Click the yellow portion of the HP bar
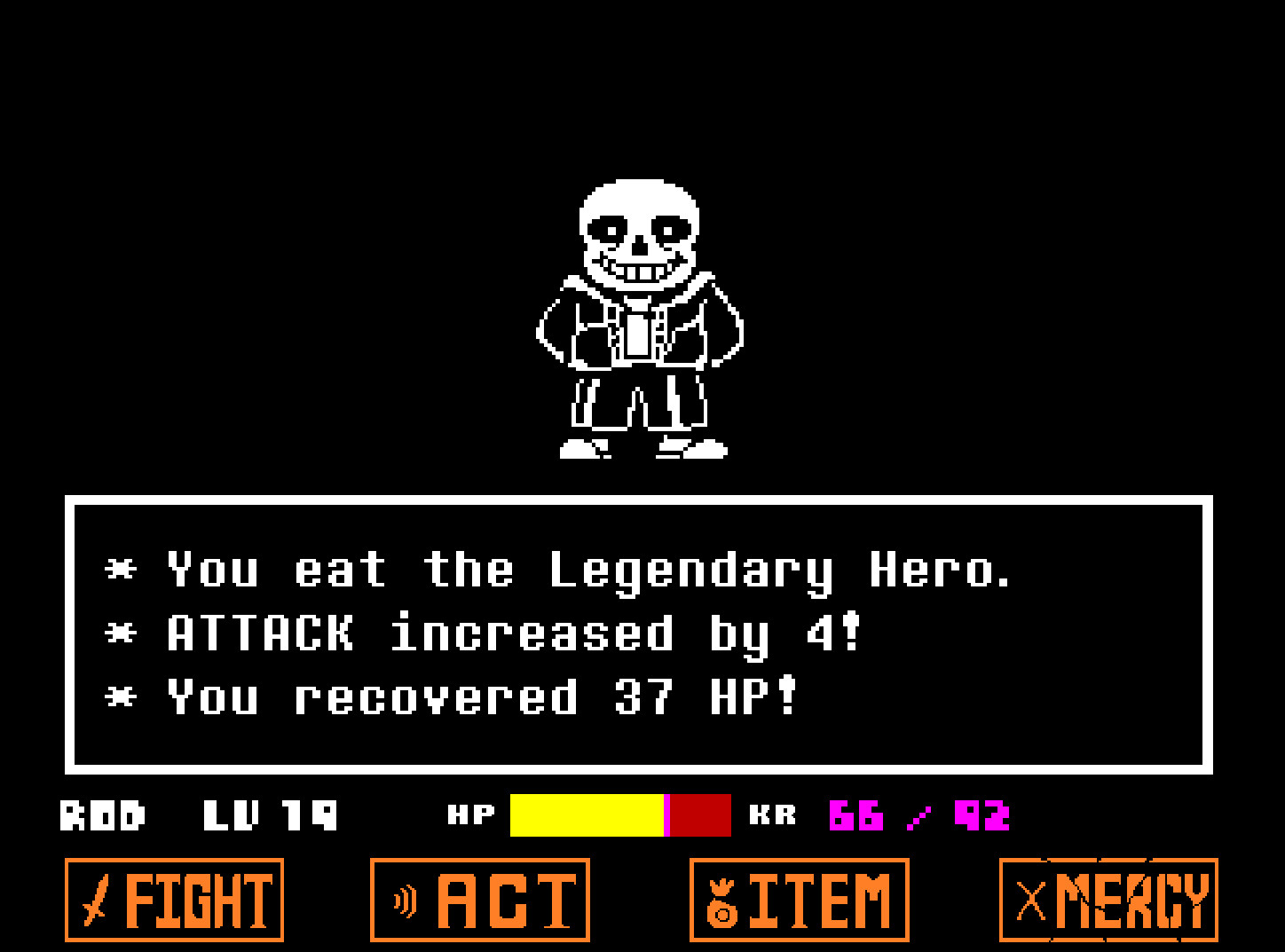The image size is (1285, 952). coord(586,814)
